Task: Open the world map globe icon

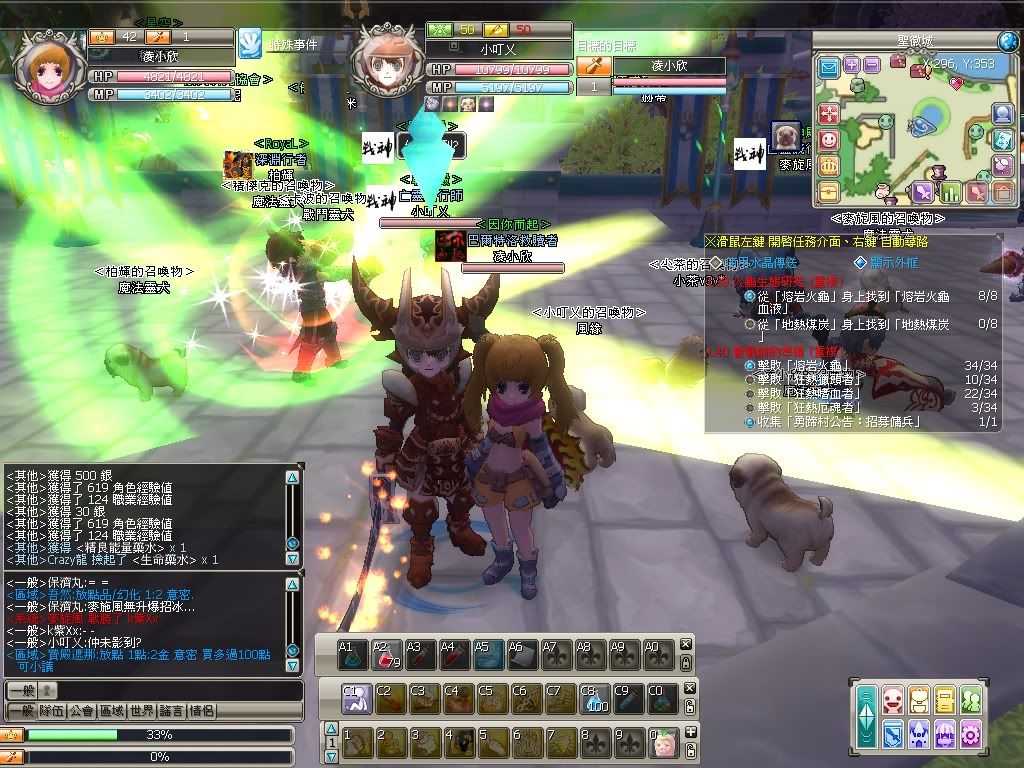Action: [1008, 41]
